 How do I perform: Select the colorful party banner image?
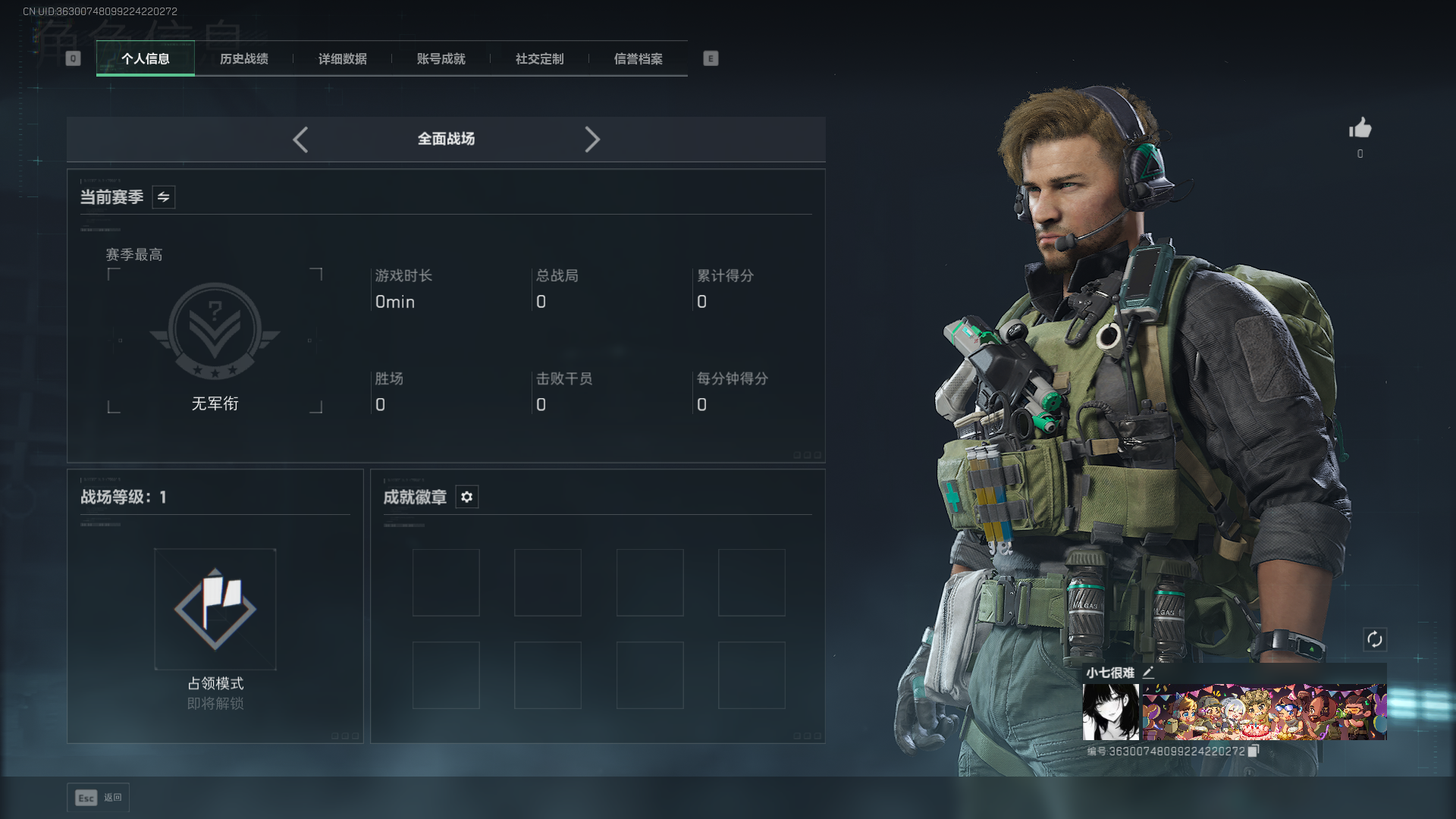coord(1264,711)
